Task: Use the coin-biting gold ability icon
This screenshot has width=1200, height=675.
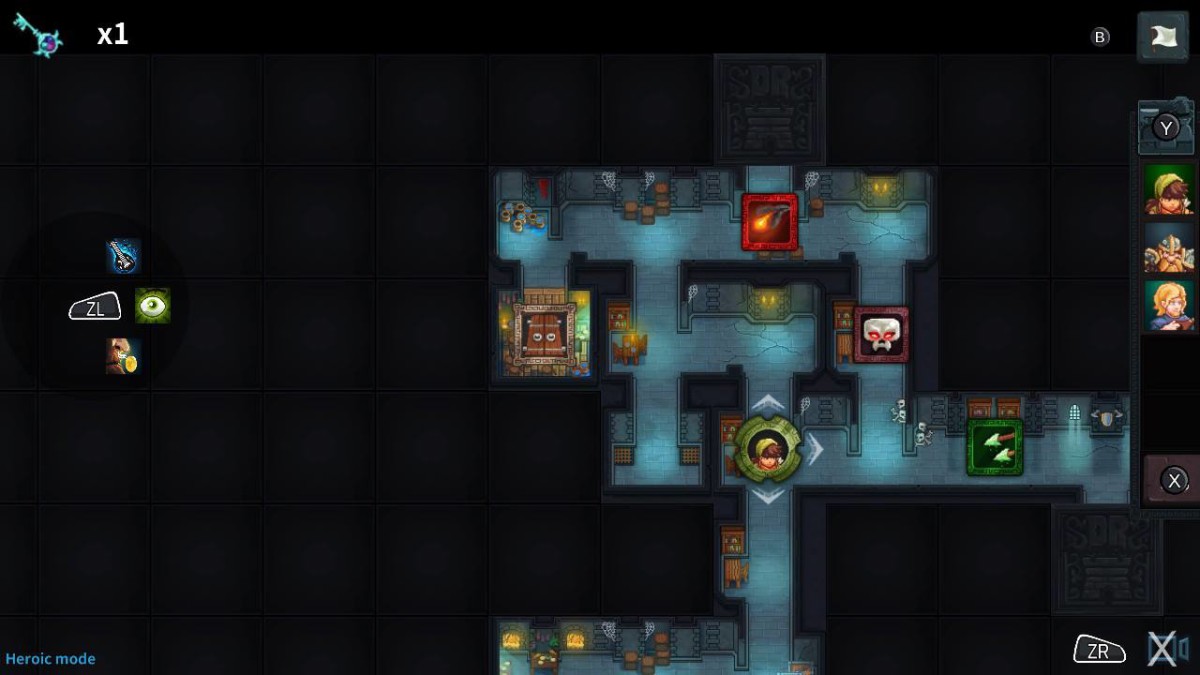Action: click(x=123, y=356)
